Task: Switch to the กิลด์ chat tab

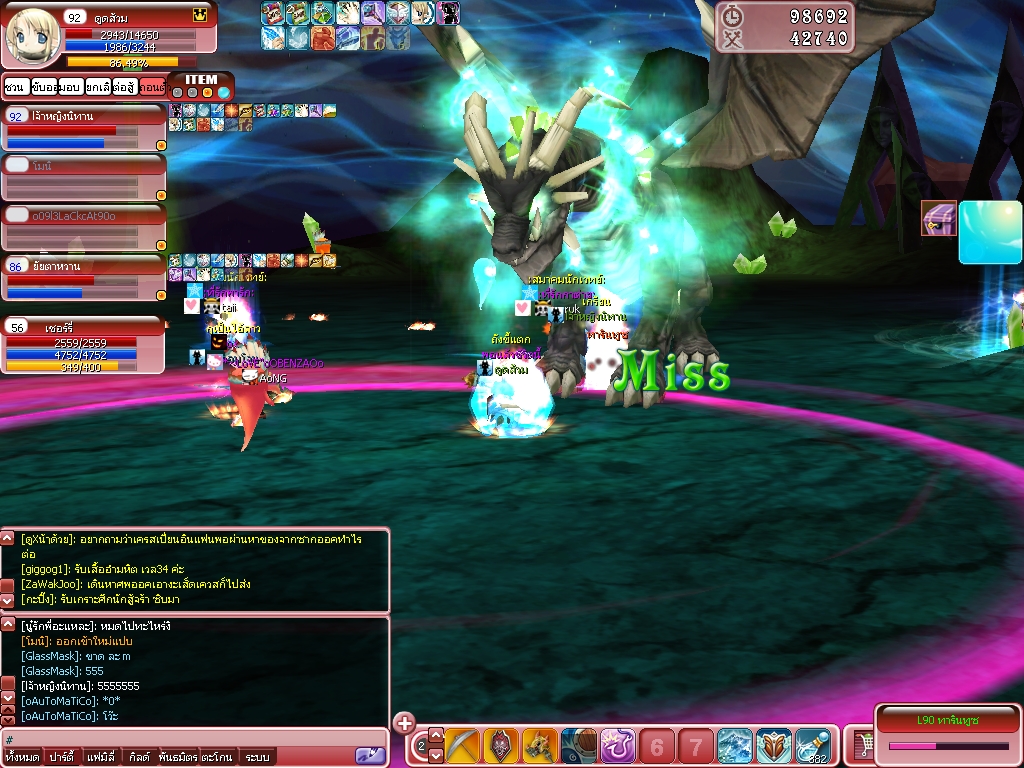Action: 139,757
